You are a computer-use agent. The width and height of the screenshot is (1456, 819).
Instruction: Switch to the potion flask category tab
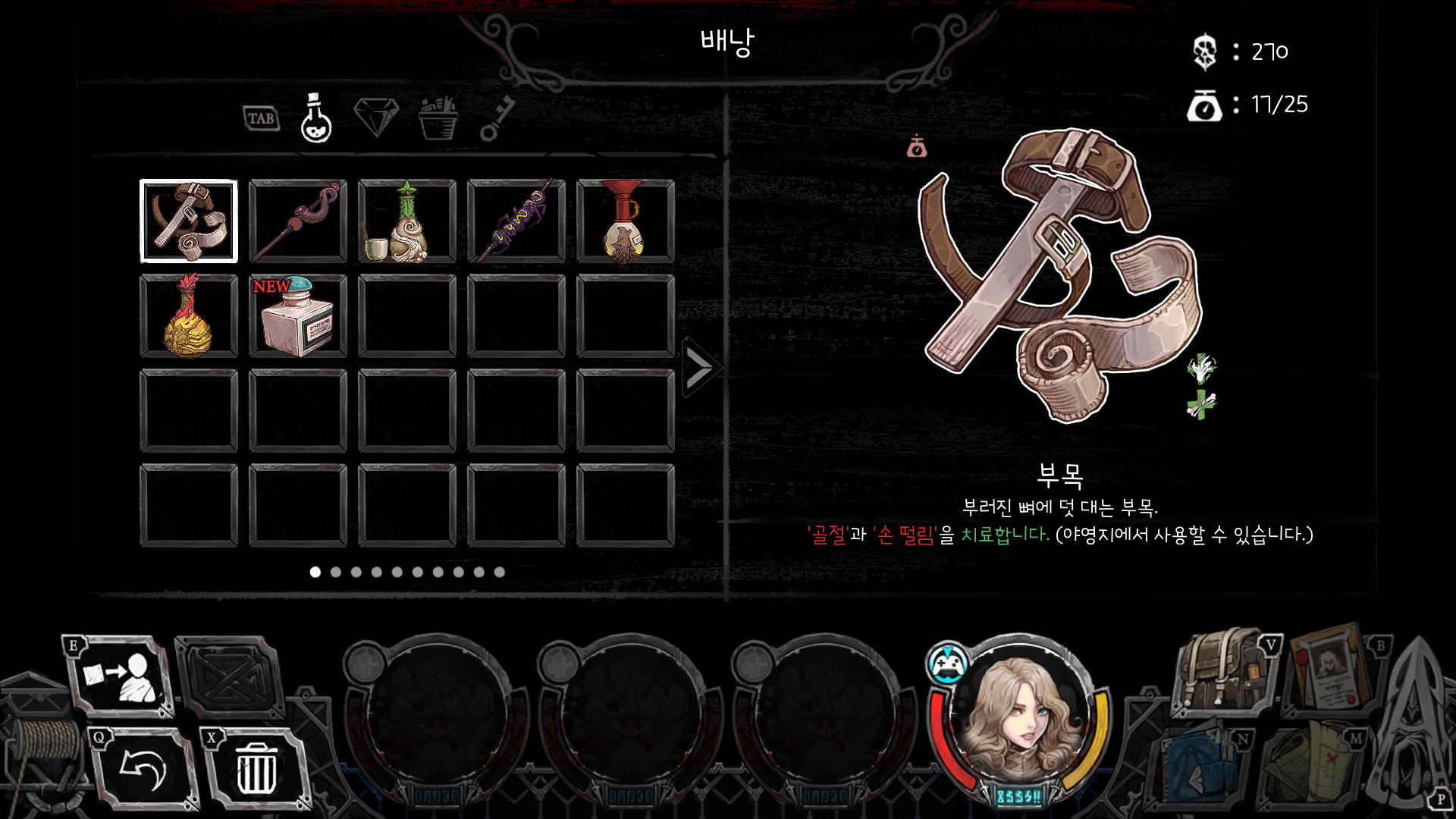tap(315, 119)
